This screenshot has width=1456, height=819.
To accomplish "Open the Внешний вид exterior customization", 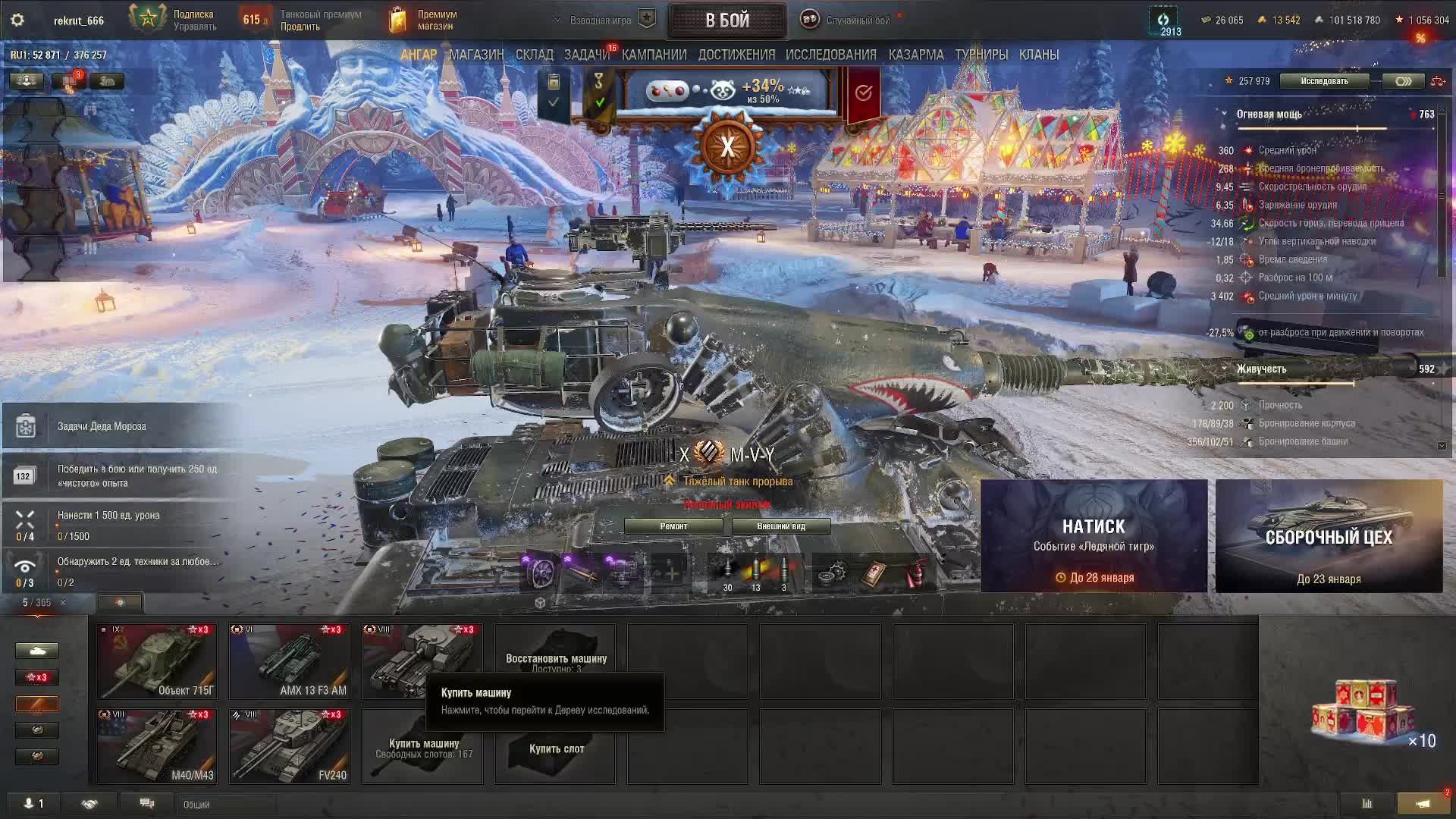I will pyautogui.click(x=780, y=526).
